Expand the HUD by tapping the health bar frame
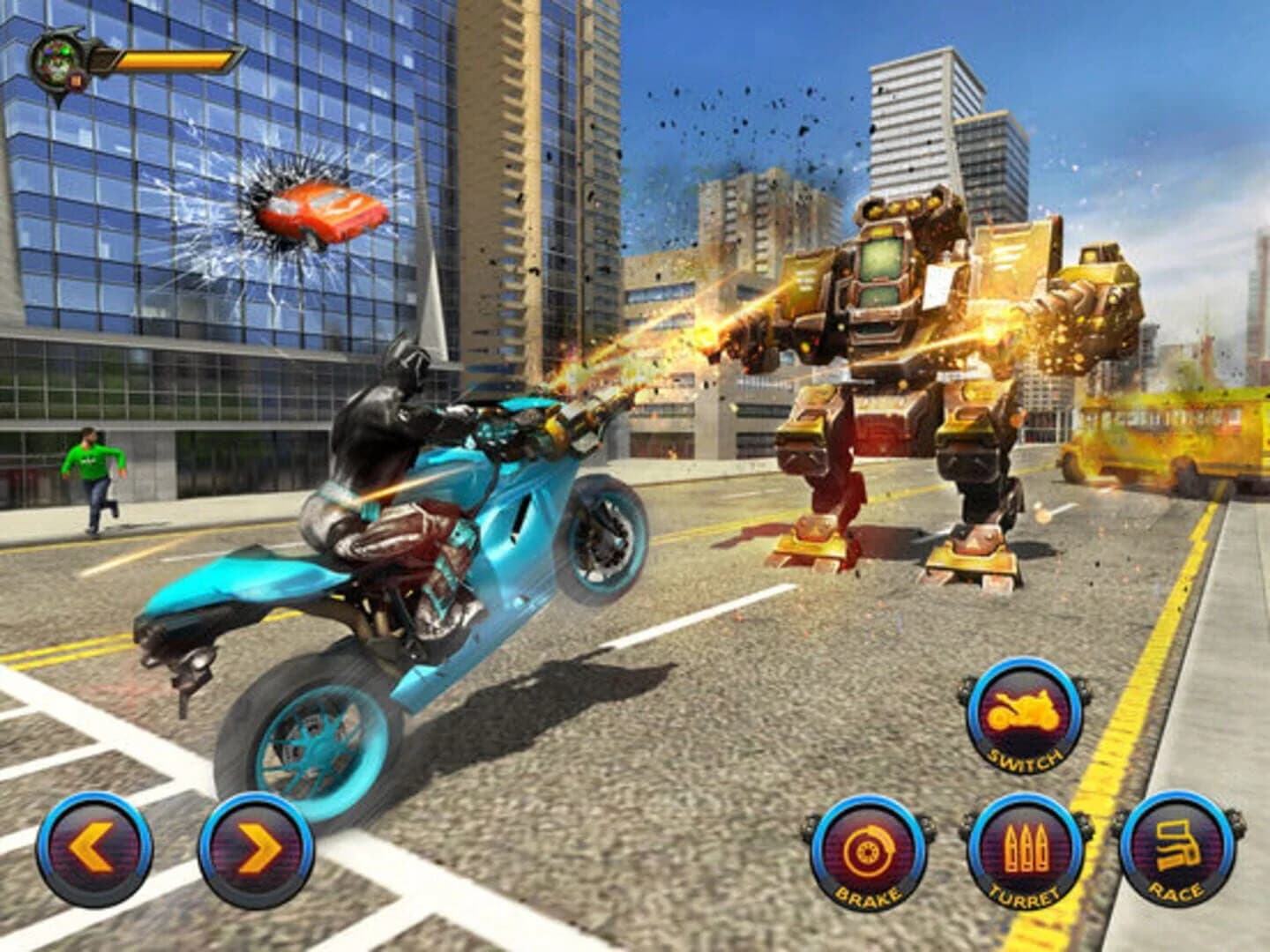 click(x=176, y=59)
